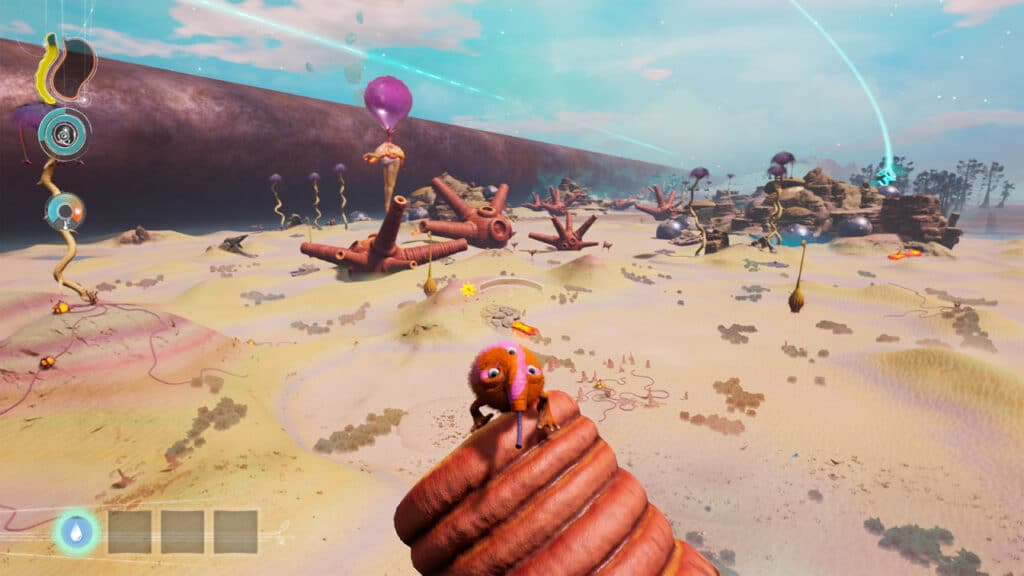Select the glowing water droplet icon

(76, 532)
